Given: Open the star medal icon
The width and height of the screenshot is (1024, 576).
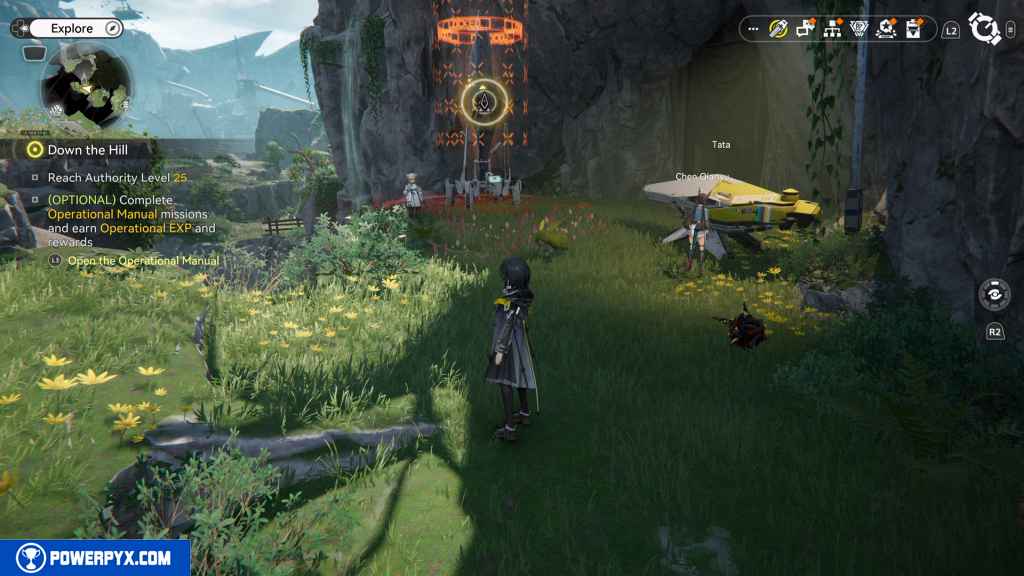Looking at the screenshot, I should (885, 29).
